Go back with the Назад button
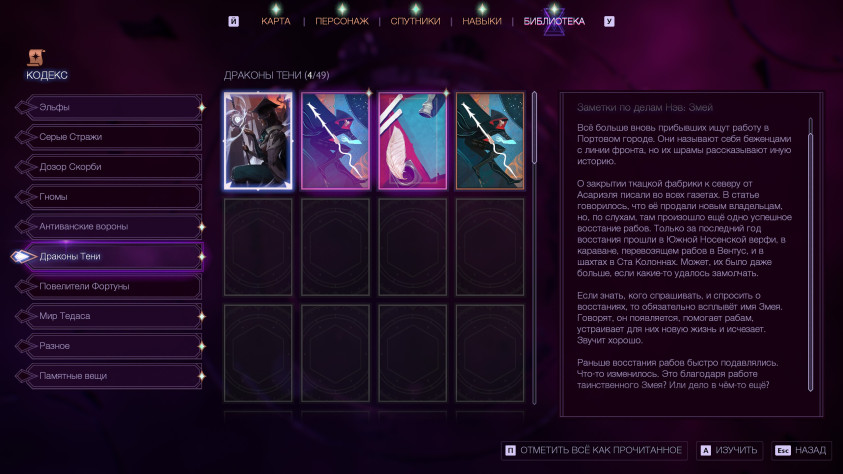The image size is (843, 474). [803, 451]
